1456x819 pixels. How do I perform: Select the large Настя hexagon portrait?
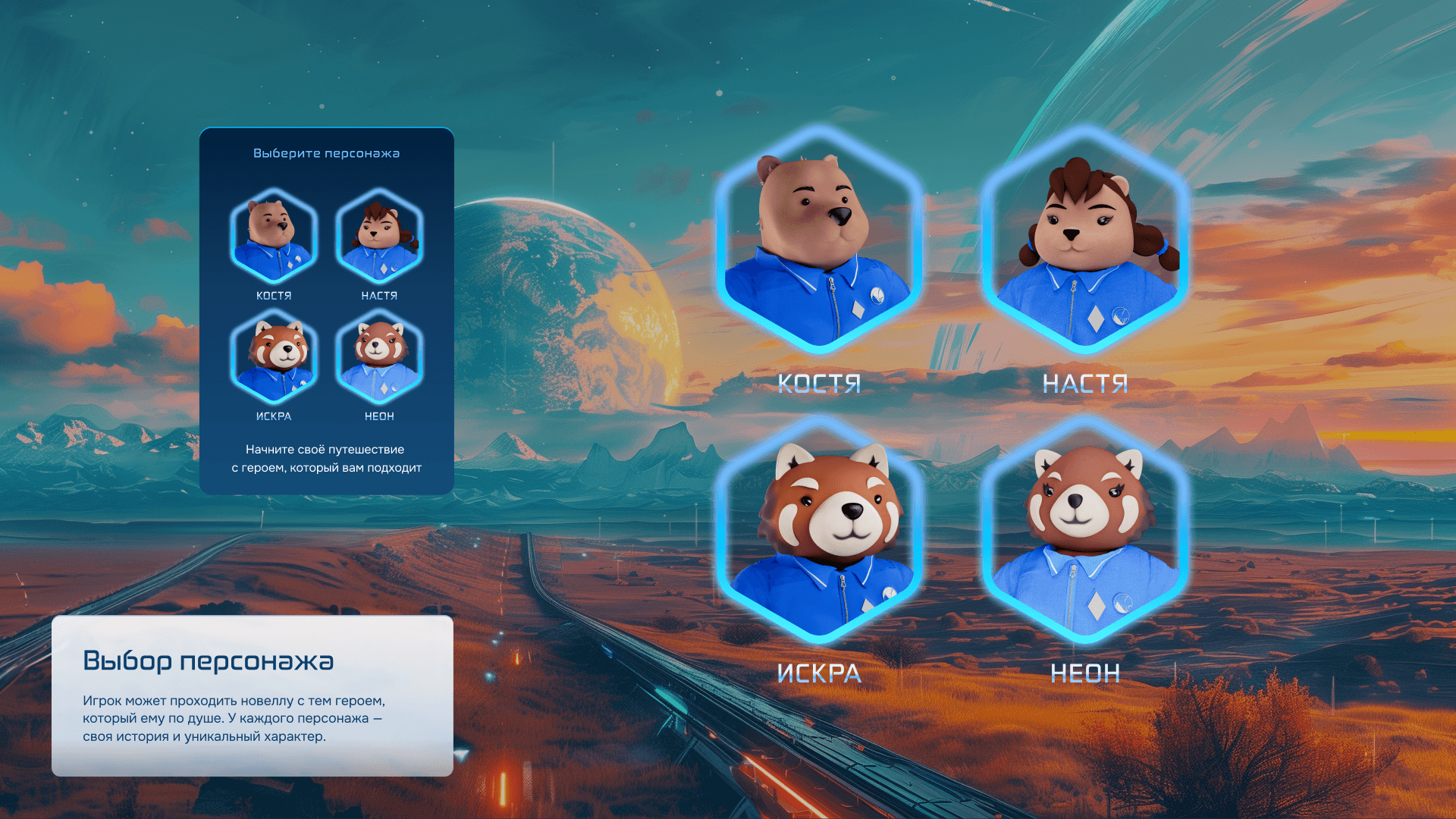pos(1085,241)
